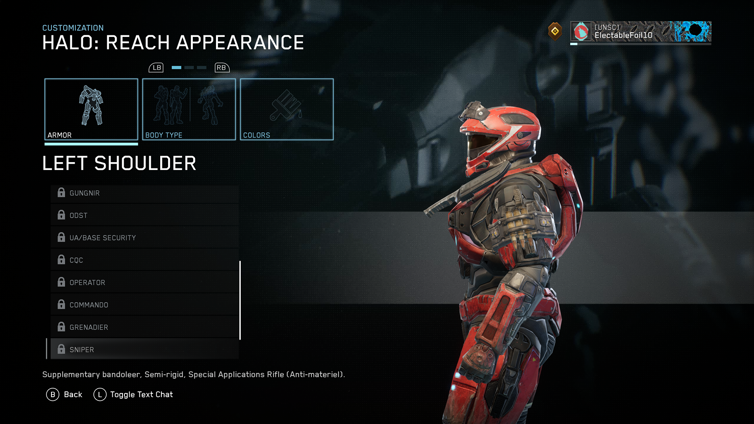
Task: Select the Operator shoulder row
Action: pos(145,282)
